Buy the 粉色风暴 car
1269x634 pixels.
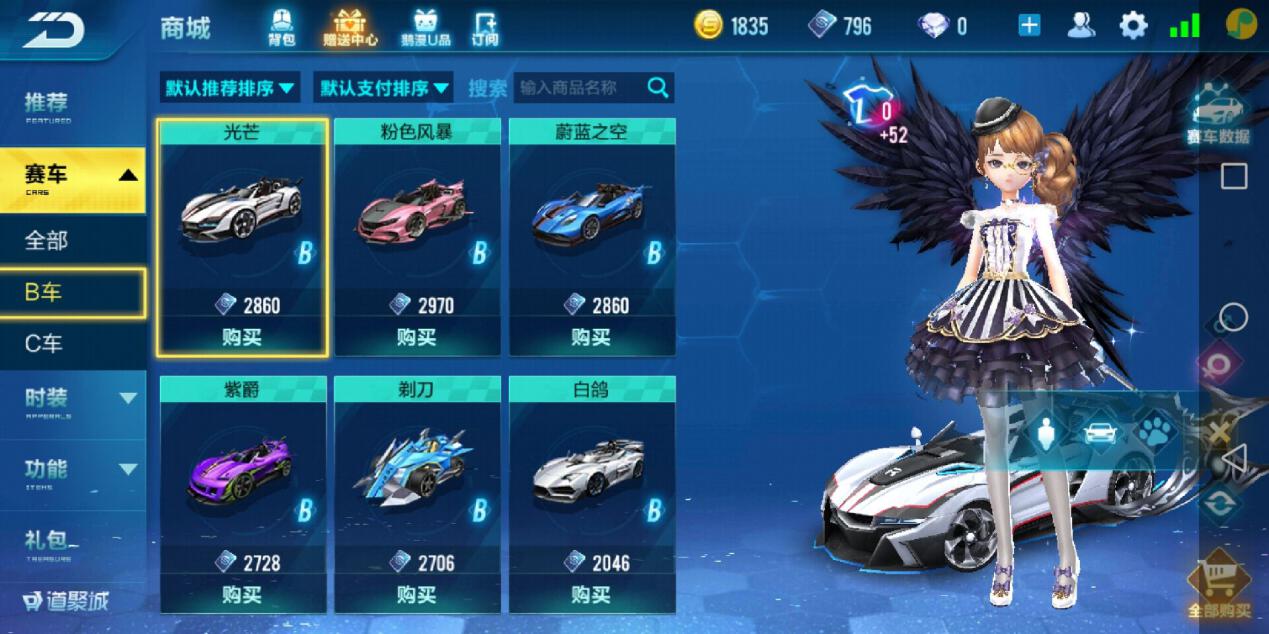pyautogui.click(x=416, y=337)
